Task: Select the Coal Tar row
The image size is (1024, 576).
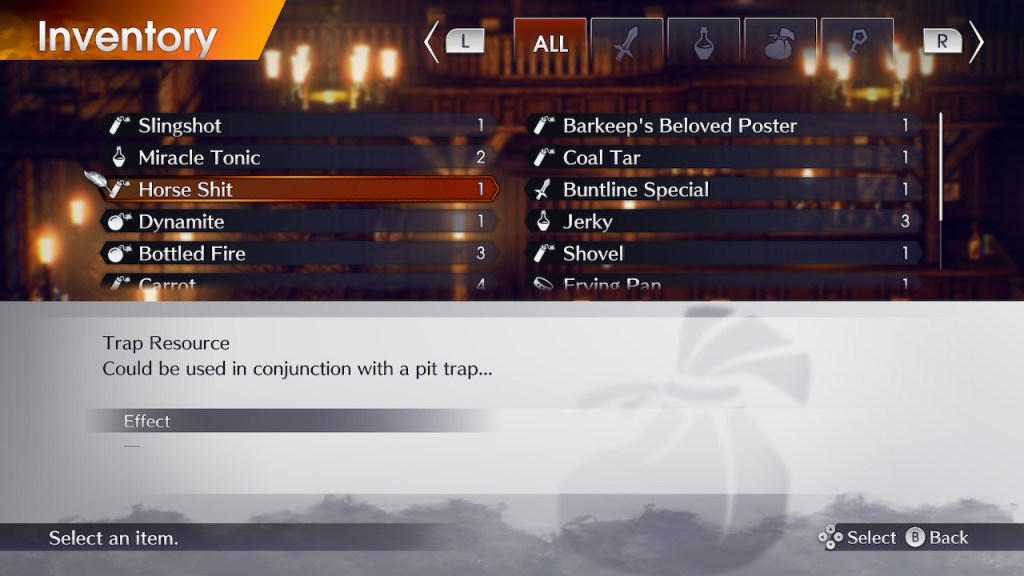Action: click(725, 158)
